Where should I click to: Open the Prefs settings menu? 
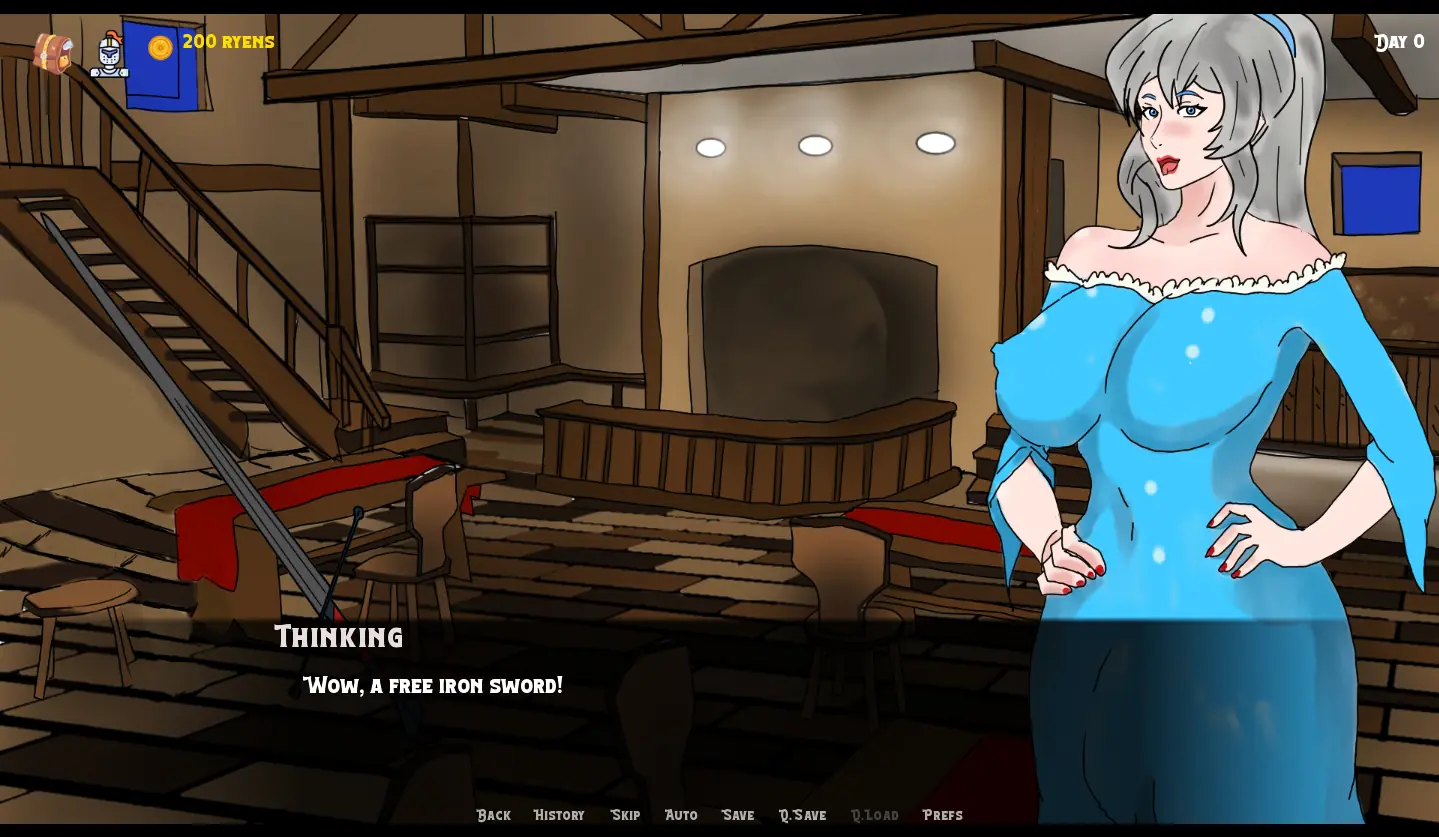tap(942, 815)
